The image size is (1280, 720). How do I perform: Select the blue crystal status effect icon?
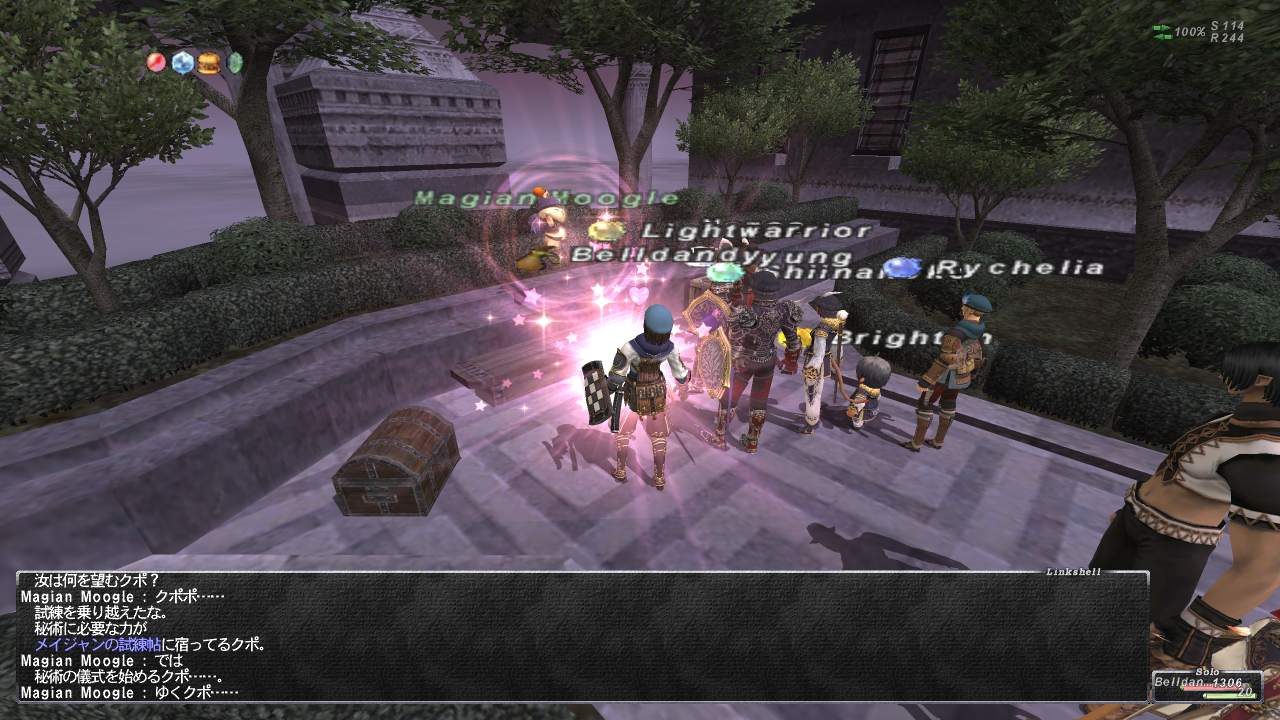click(x=182, y=63)
